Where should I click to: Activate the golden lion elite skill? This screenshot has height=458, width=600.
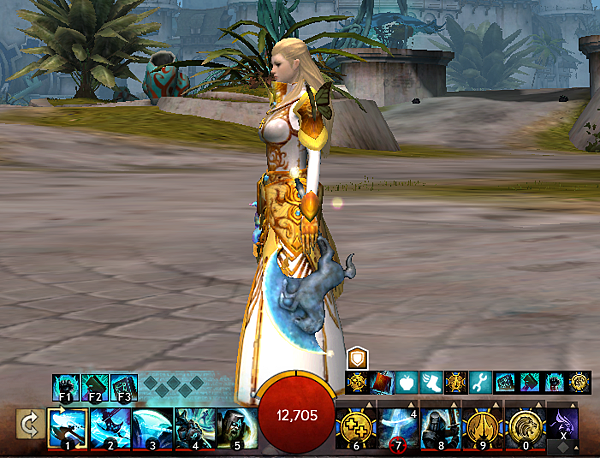pos(524,426)
